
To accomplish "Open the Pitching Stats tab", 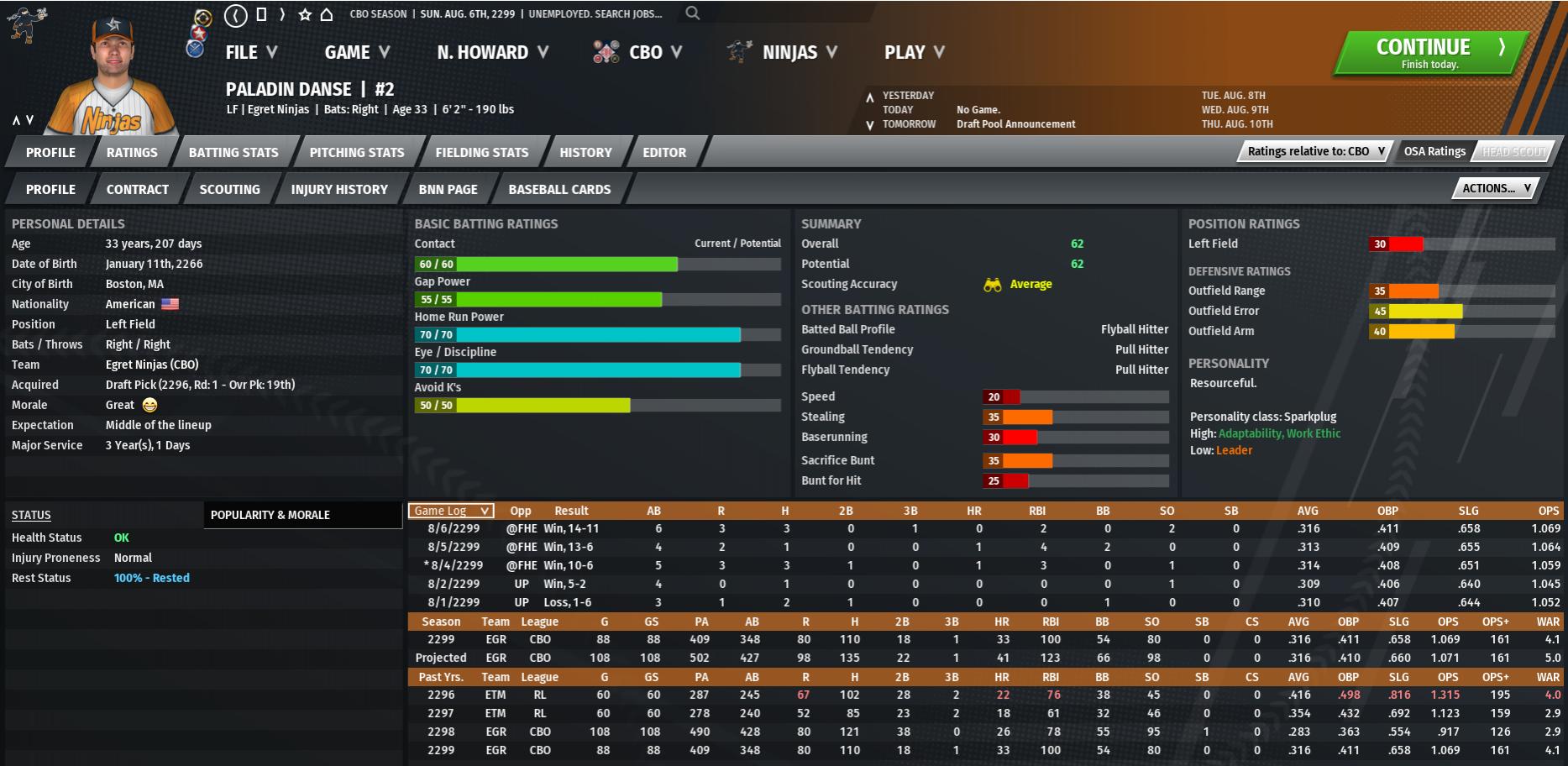I will pos(357,152).
